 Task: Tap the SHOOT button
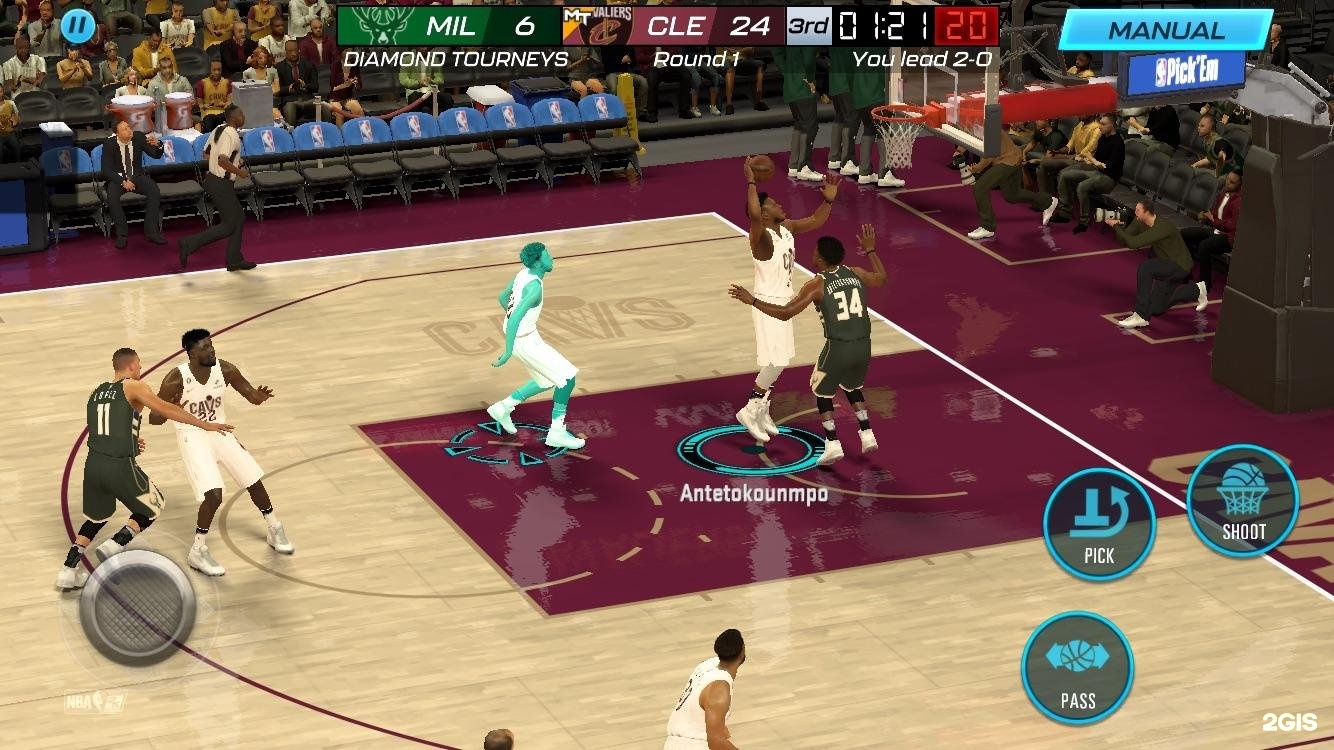pyautogui.click(x=1243, y=500)
